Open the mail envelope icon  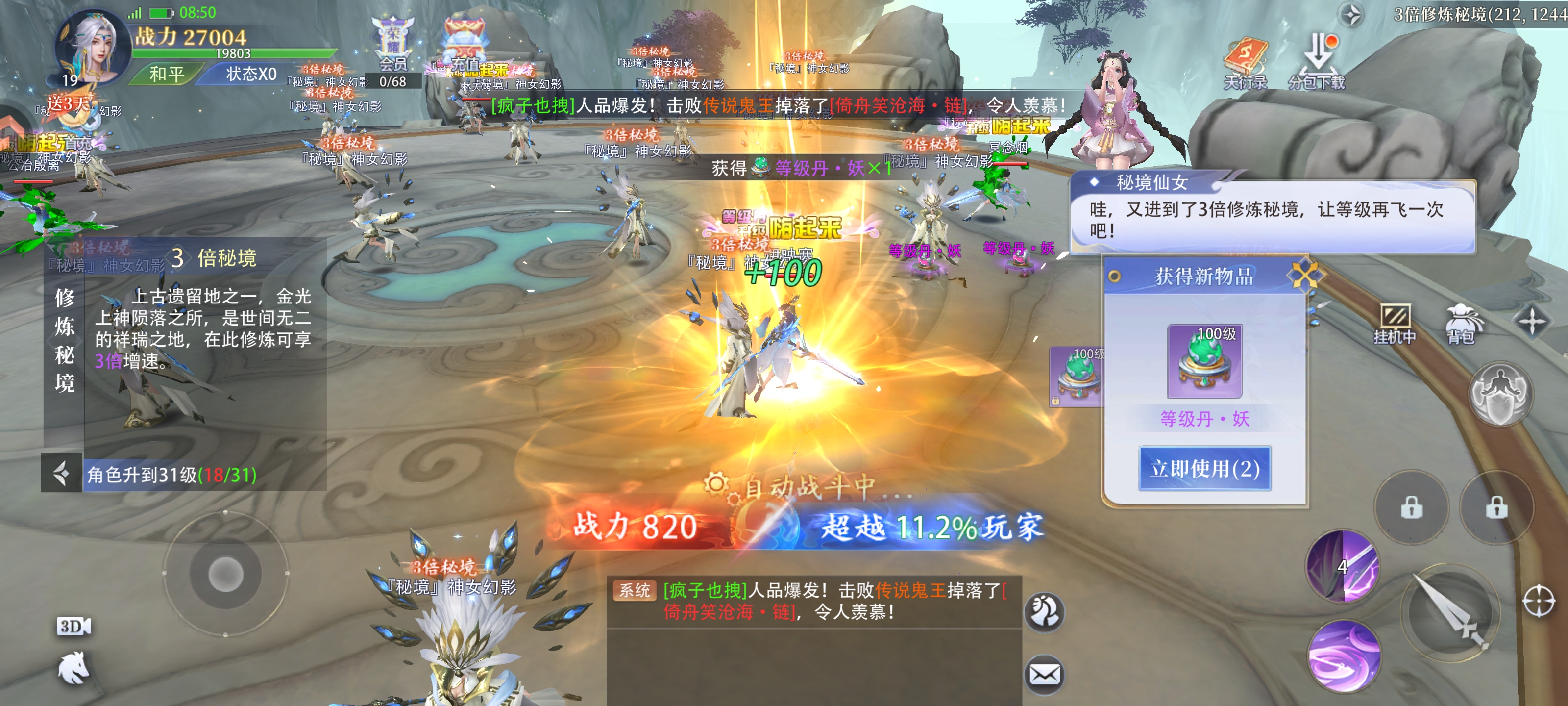pyautogui.click(x=1045, y=674)
